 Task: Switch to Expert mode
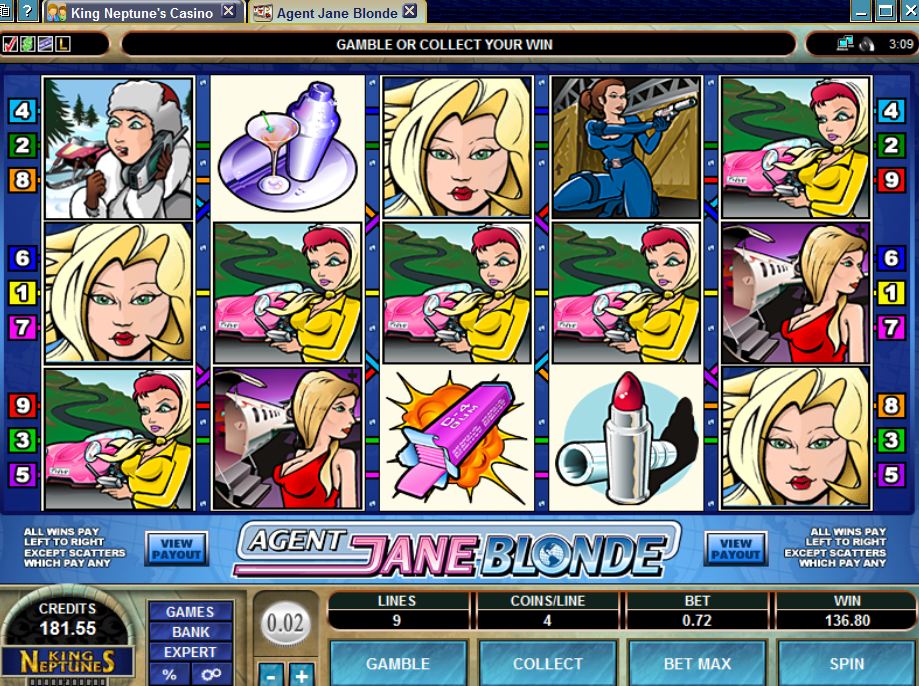pos(190,652)
